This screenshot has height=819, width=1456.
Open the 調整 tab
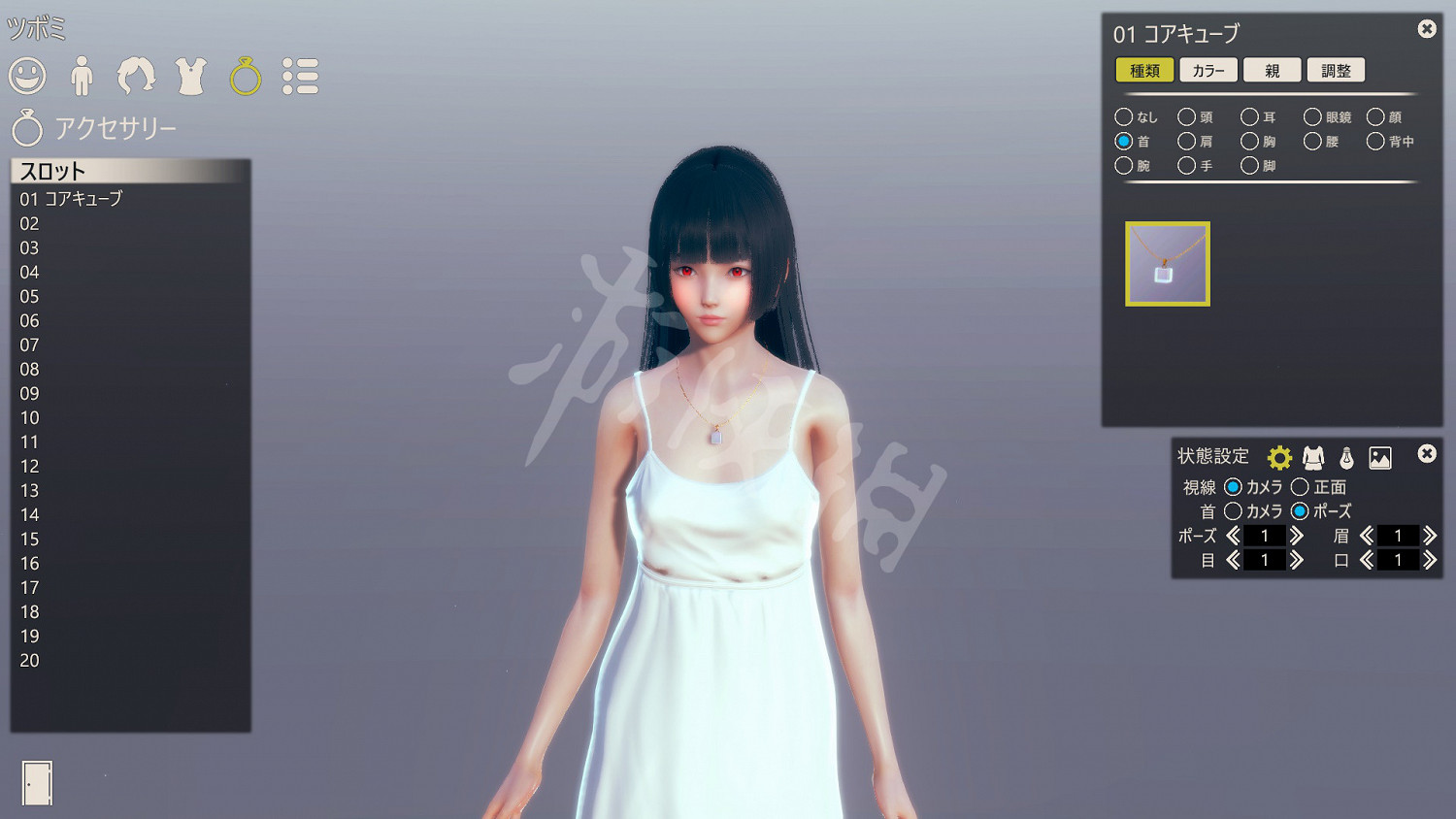coord(1337,69)
